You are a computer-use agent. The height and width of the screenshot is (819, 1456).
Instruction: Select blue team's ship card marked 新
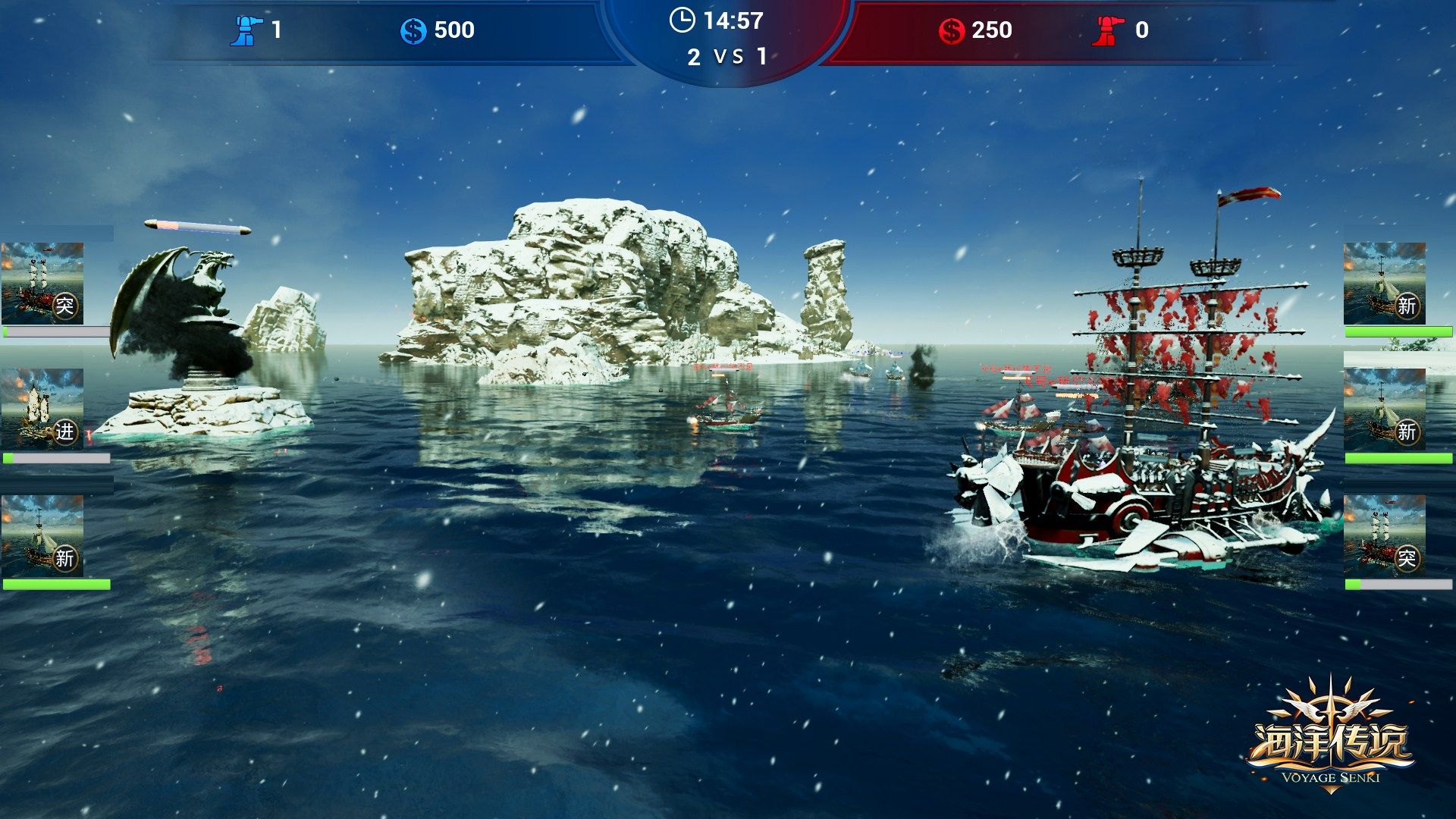point(42,536)
